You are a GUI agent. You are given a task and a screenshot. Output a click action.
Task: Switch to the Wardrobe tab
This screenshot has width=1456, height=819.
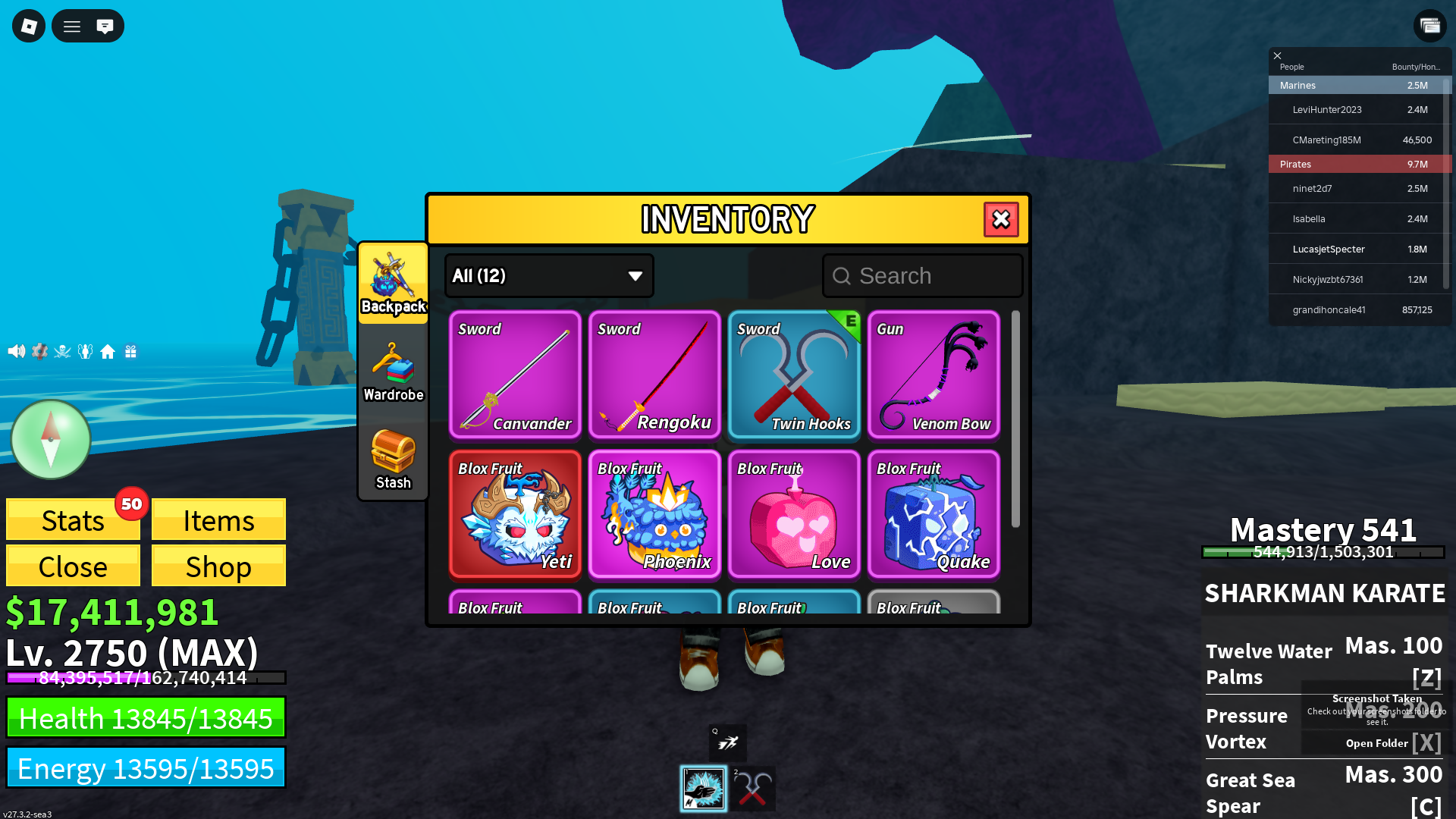coord(393,372)
